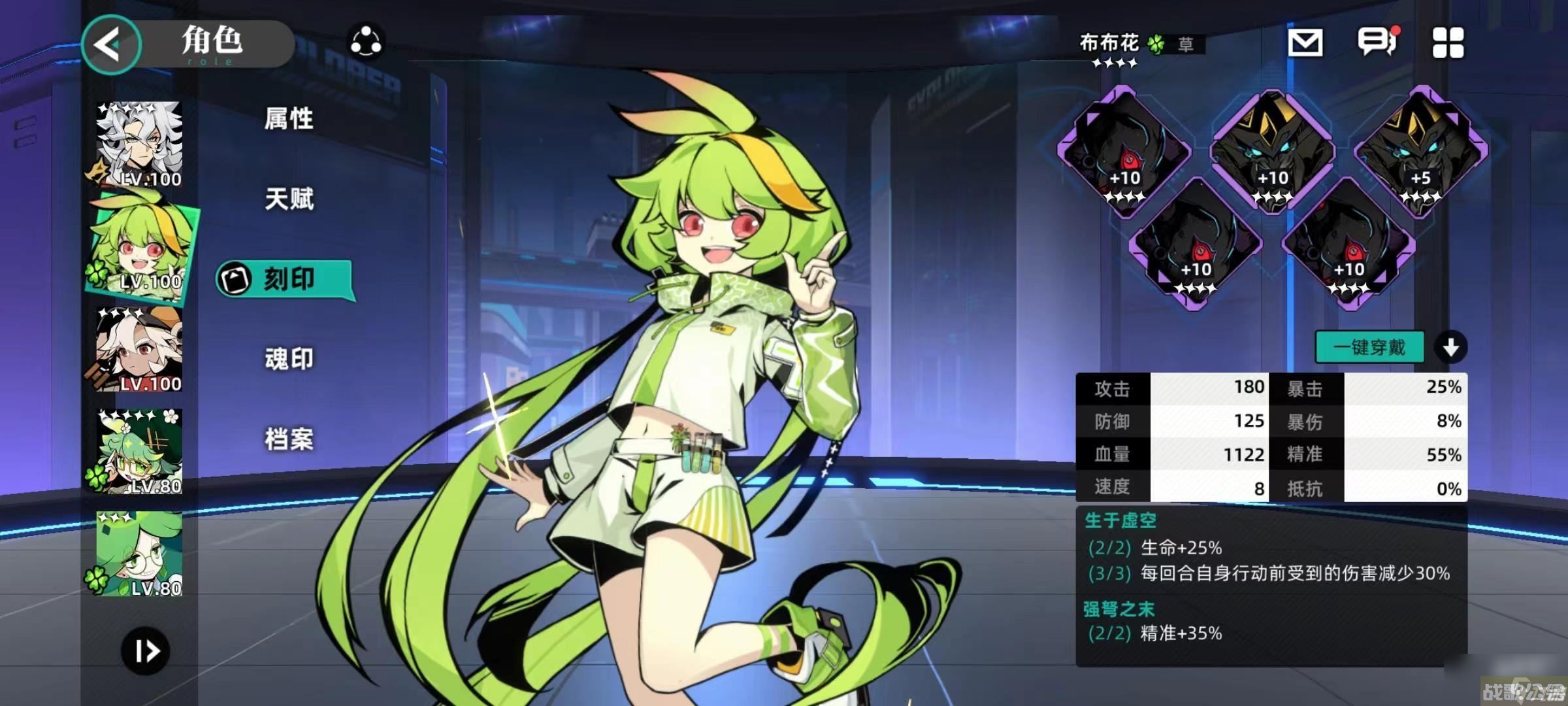
Task: Open the 魂印 soul mark tab
Action: point(289,359)
